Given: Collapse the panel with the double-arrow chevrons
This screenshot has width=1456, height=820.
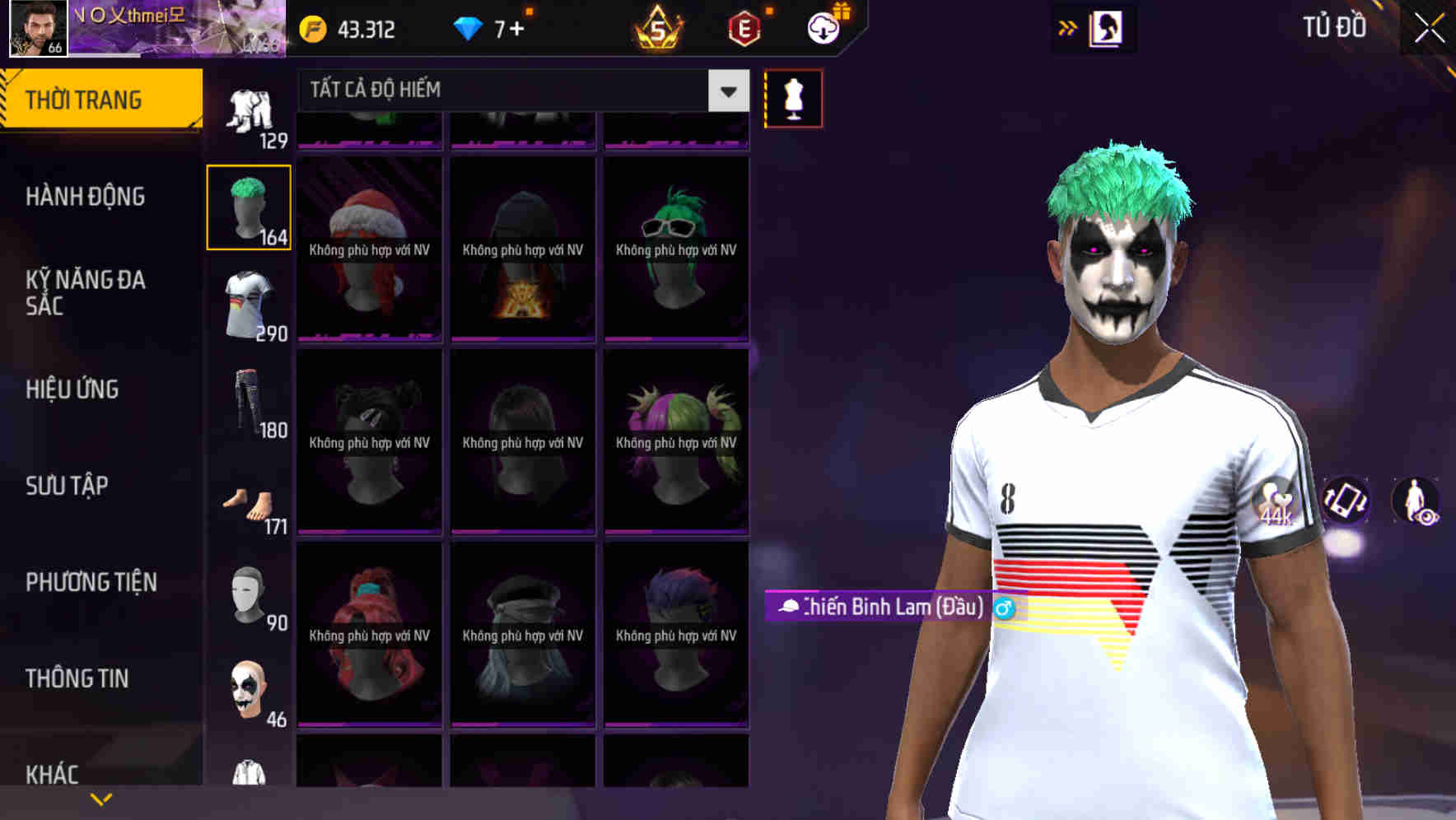Looking at the screenshot, I should [x=1068, y=27].
